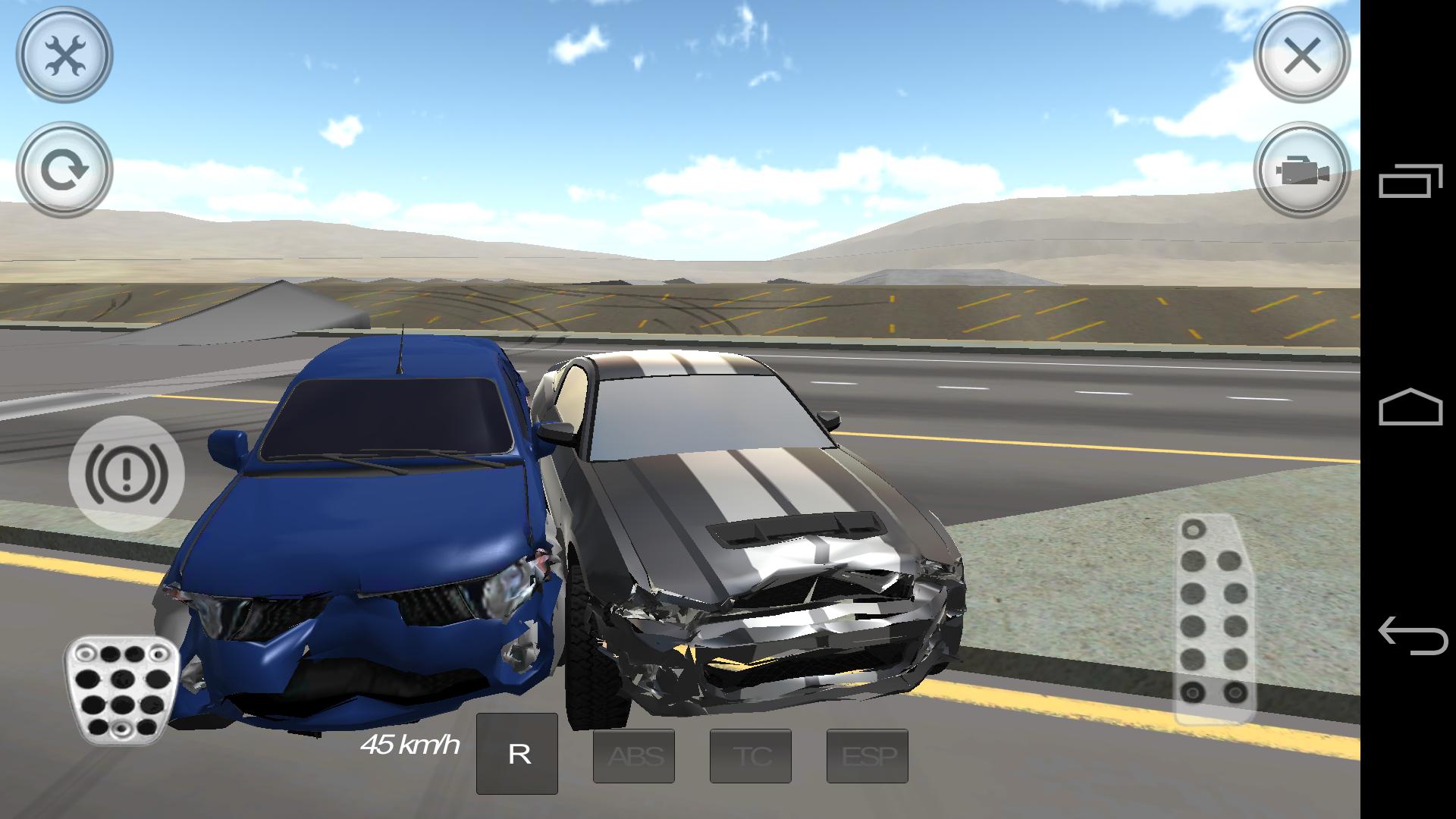The image size is (1456, 819).
Task: Tap the X icon to exit the session
Action: pos(1302,55)
